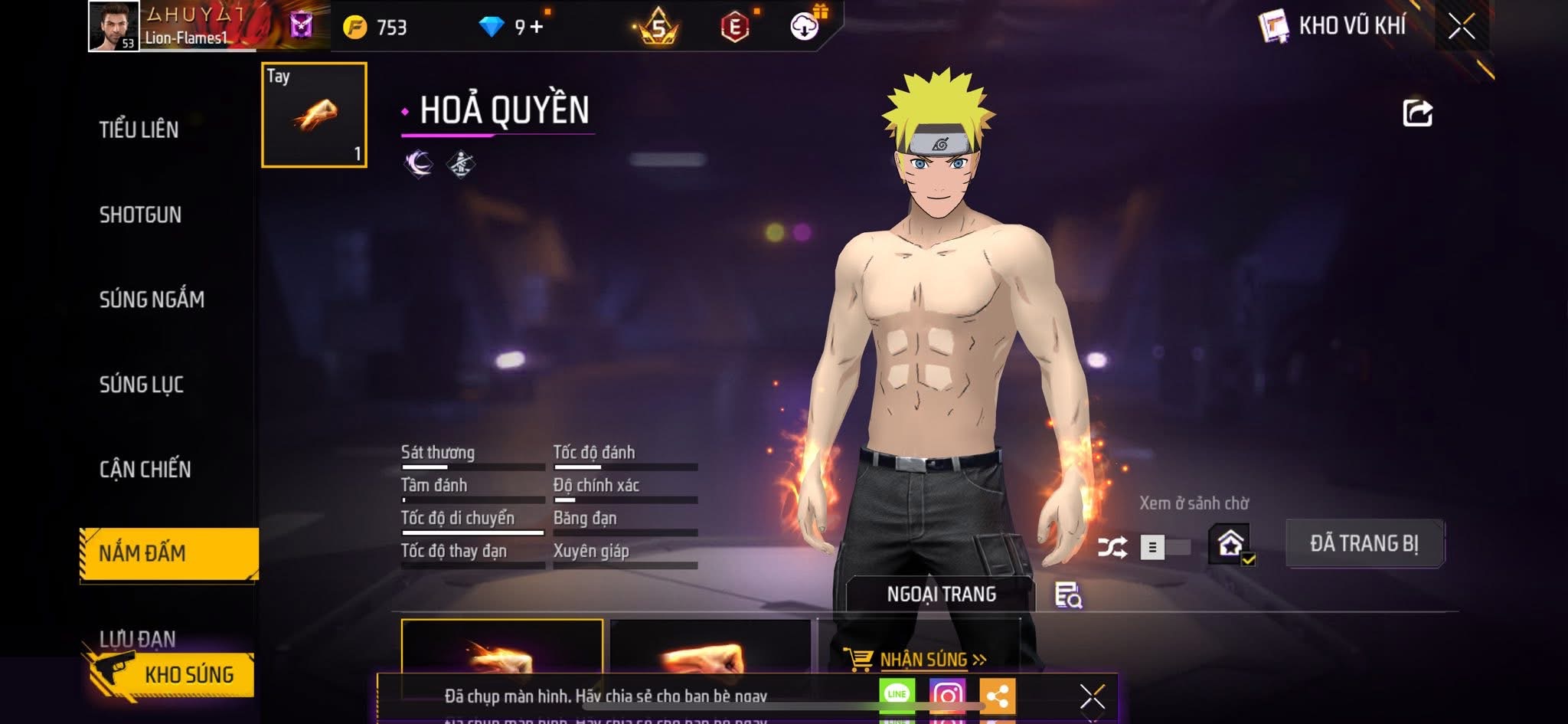Click the Đã Trang Bị equipped button
Viewport: 1568px width, 724px height.
[x=1364, y=543]
